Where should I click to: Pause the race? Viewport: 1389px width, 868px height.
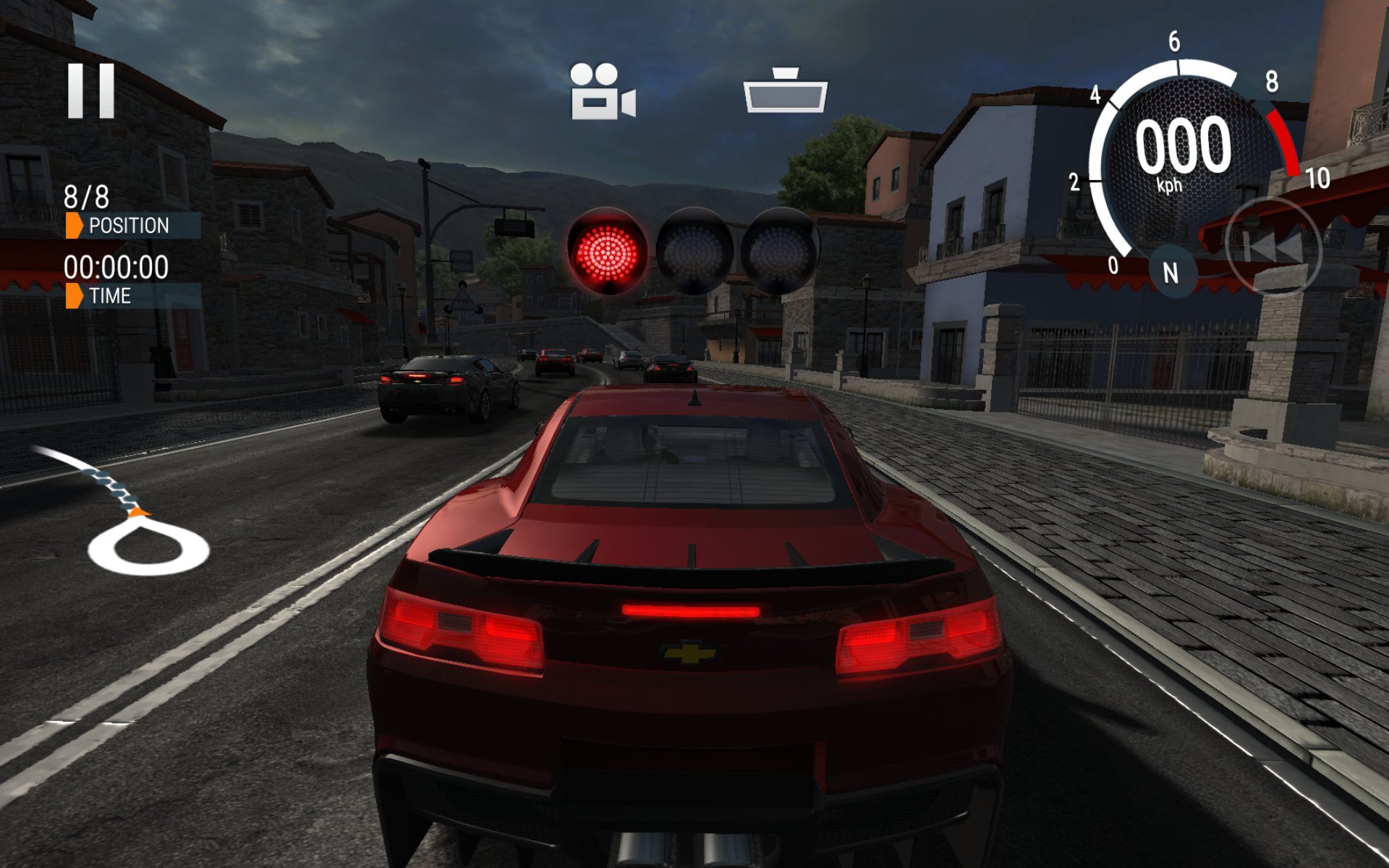[x=91, y=90]
